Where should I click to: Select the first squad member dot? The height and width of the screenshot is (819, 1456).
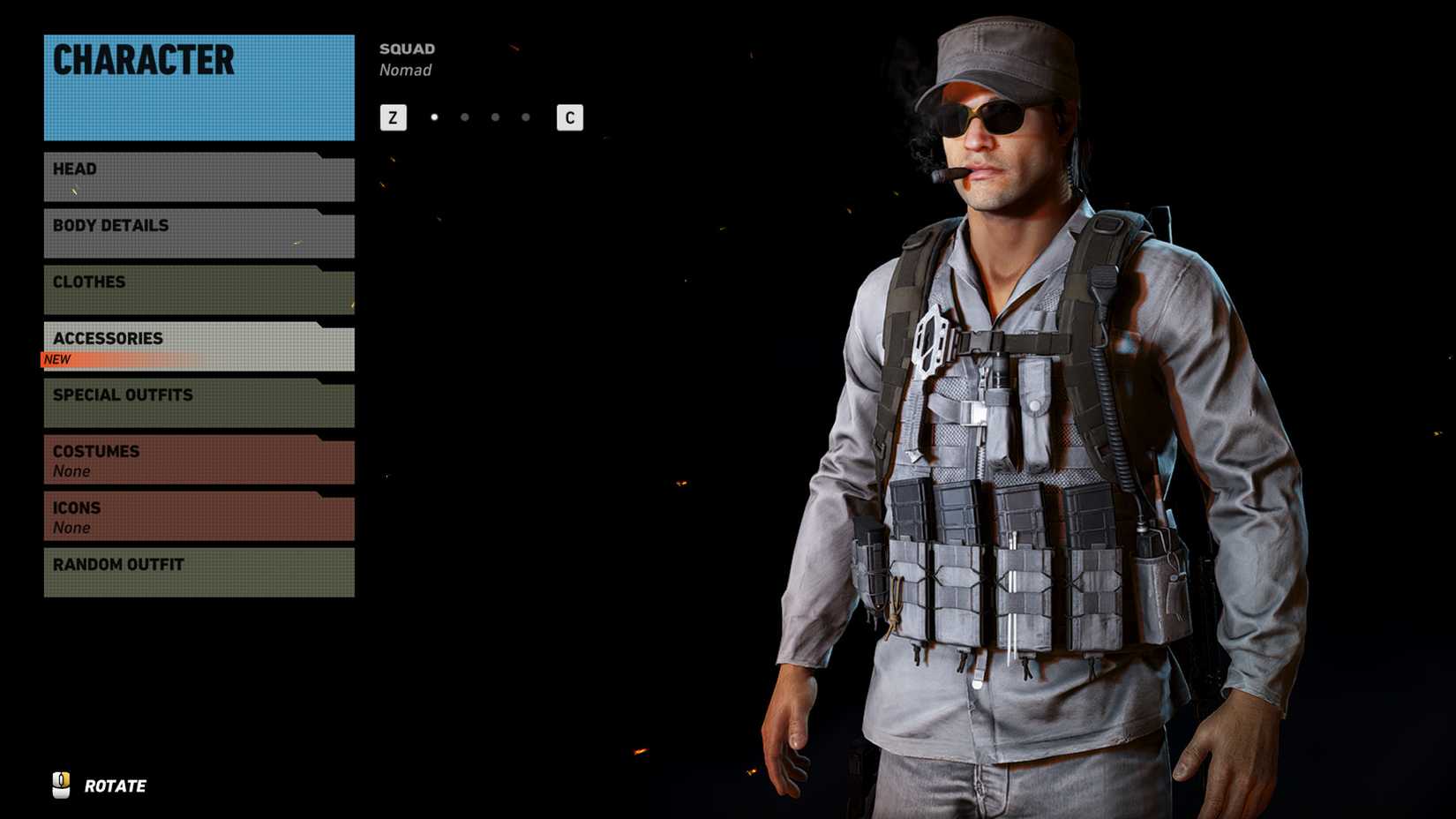tap(434, 116)
